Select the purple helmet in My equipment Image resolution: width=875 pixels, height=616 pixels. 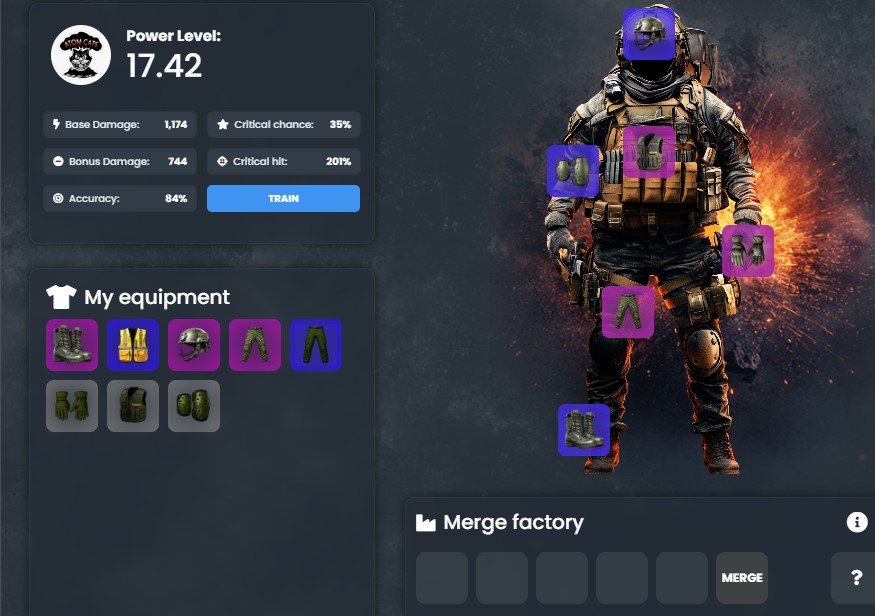[x=194, y=345]
